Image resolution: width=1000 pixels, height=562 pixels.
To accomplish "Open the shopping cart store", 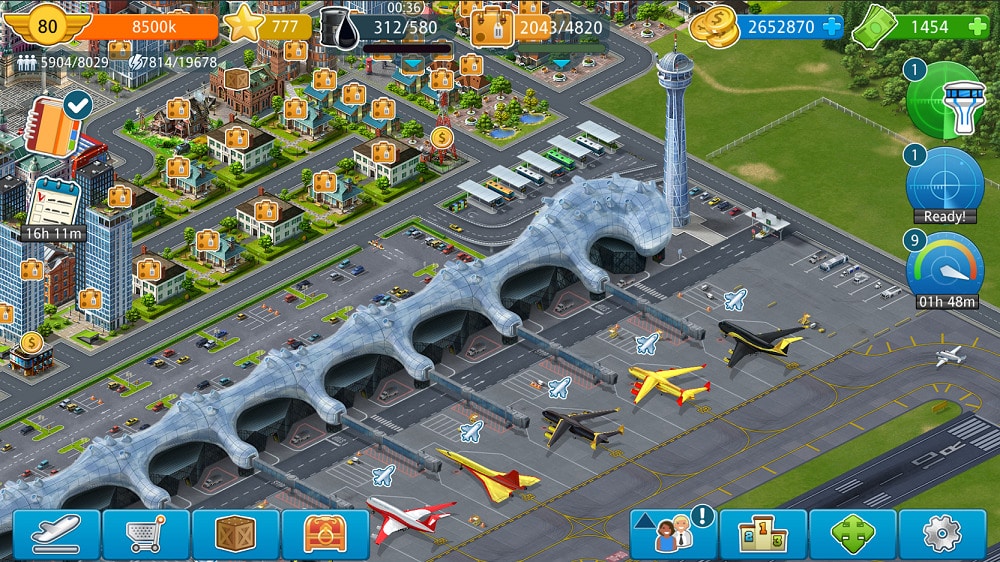I will click(x=146, y=535).
